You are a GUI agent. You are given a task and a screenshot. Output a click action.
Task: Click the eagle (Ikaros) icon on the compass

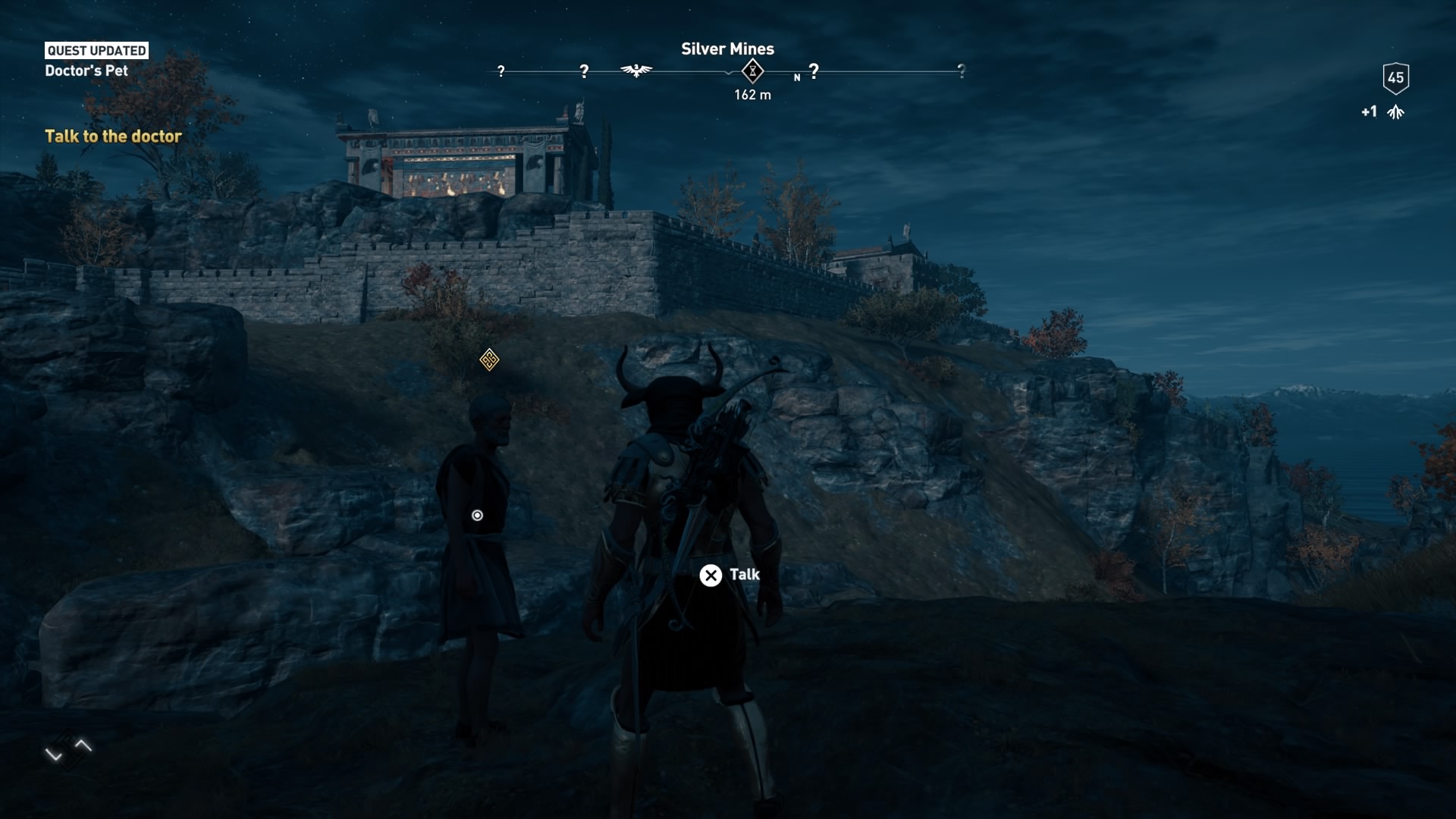point(637,70)
